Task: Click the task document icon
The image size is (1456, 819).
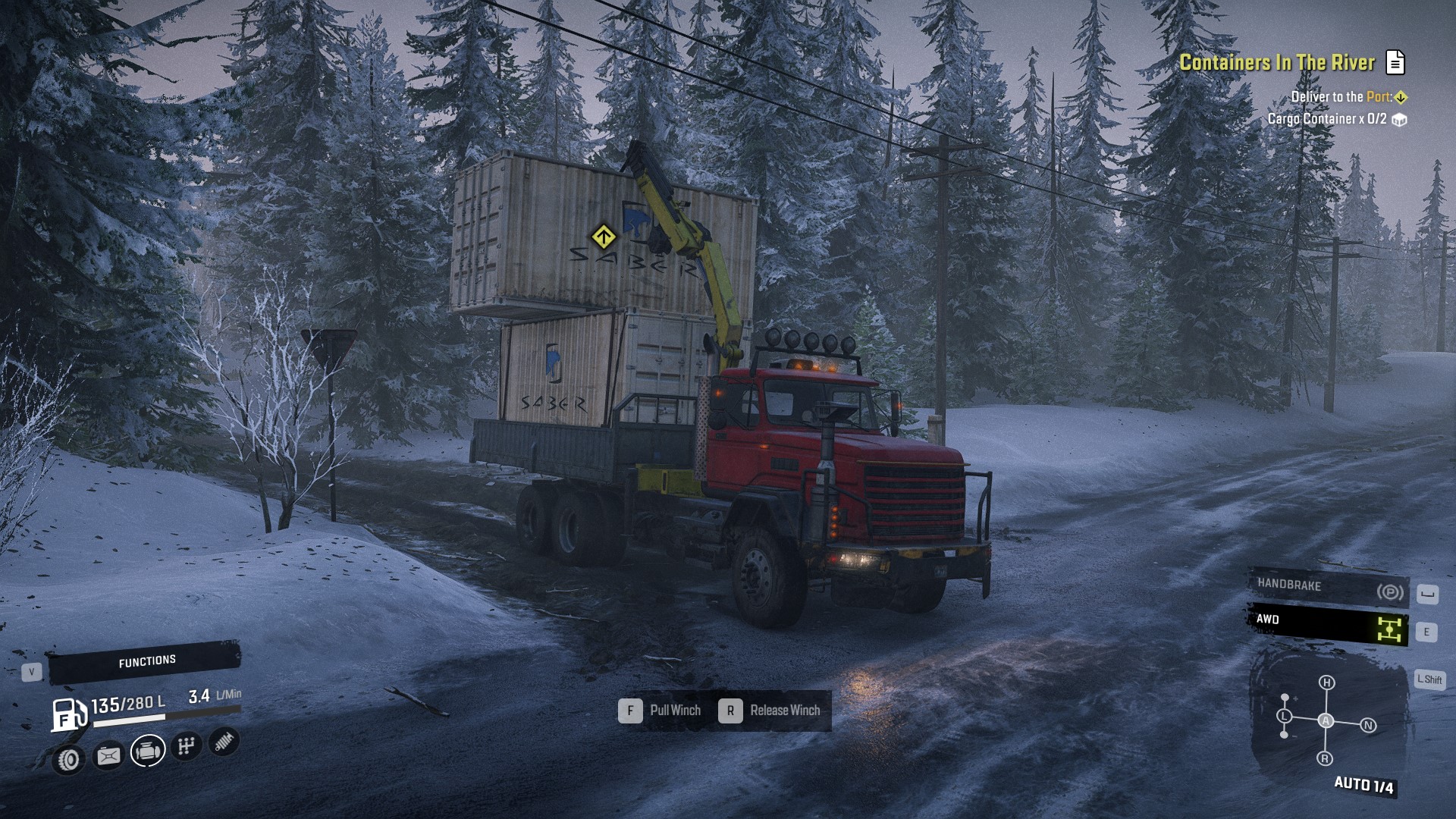Action: pos(1395,62)
